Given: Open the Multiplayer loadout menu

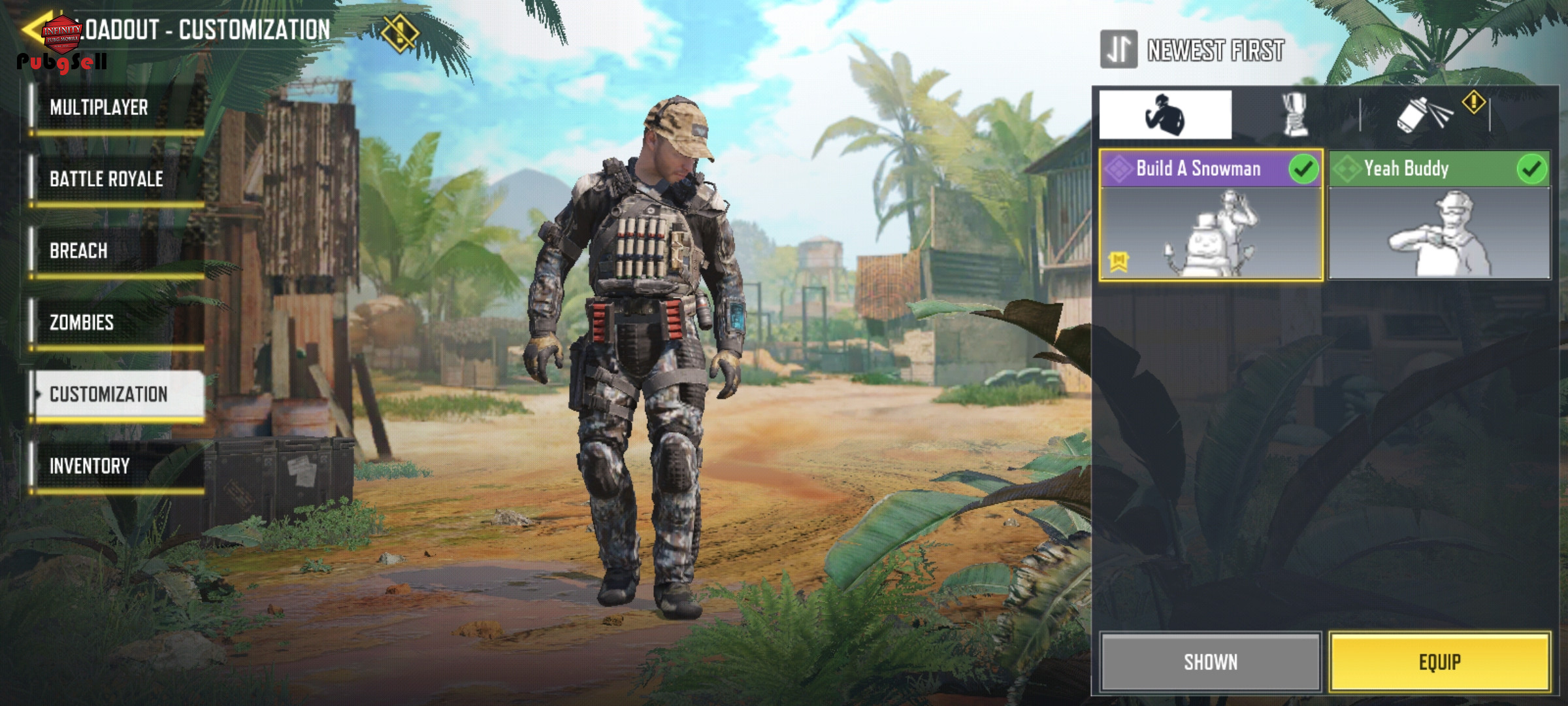Looking at the screenshot, I should (118, 108).
